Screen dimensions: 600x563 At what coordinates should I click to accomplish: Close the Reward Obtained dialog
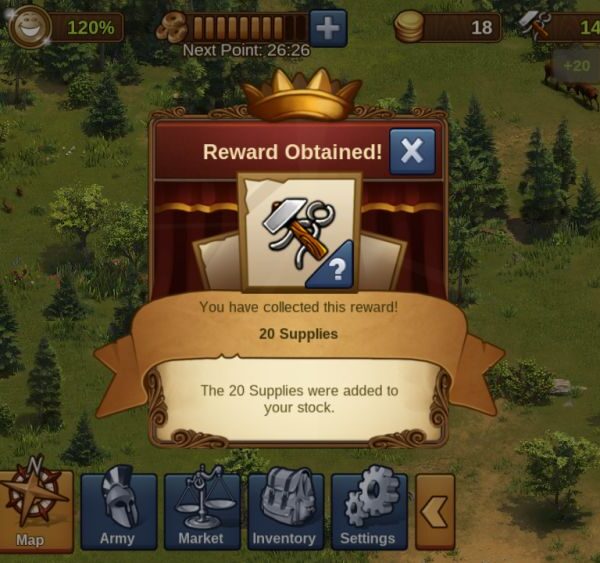click(x=412, y=152)
